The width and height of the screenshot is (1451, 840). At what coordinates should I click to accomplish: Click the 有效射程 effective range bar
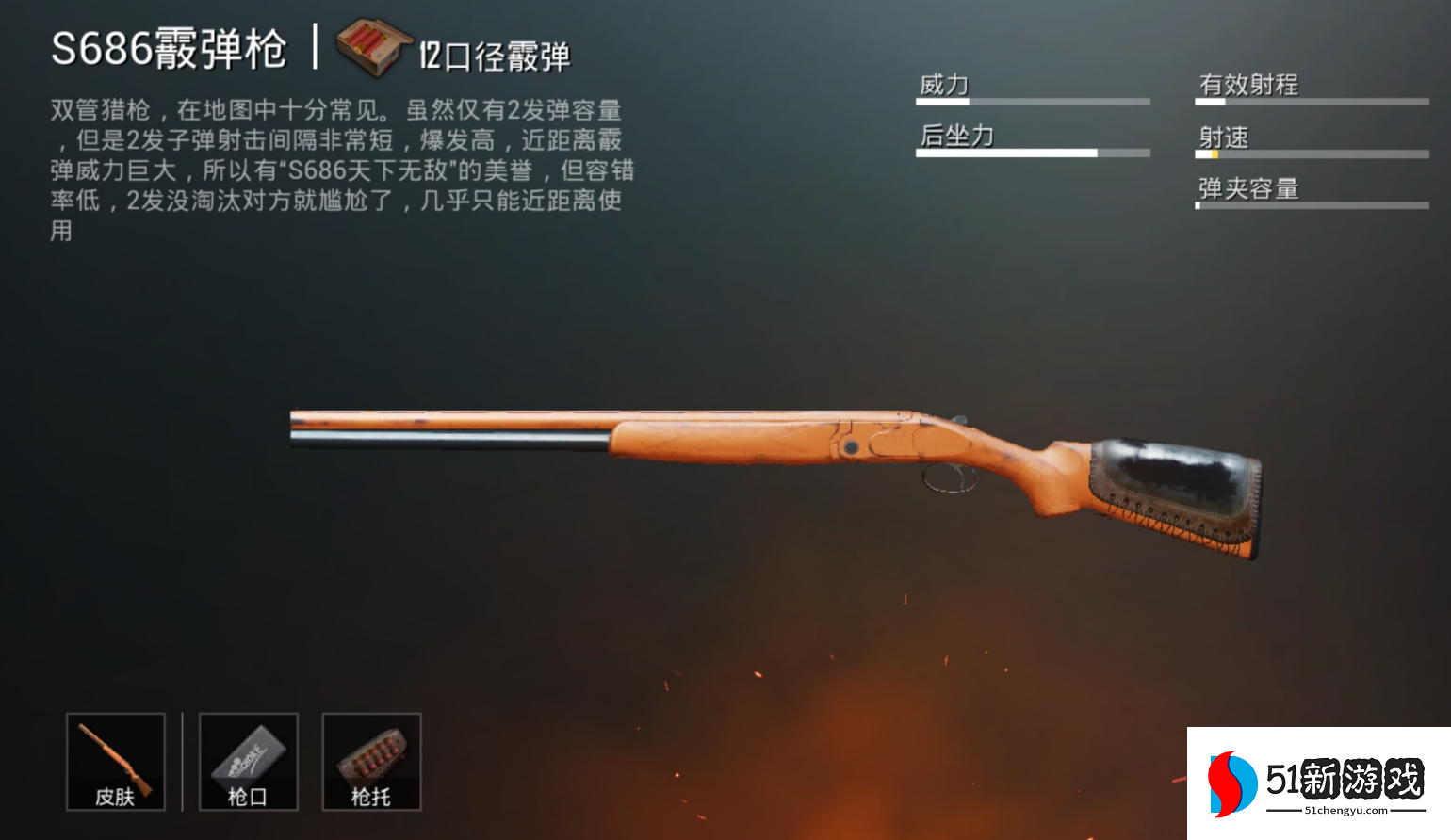[x=1309, y=101]
